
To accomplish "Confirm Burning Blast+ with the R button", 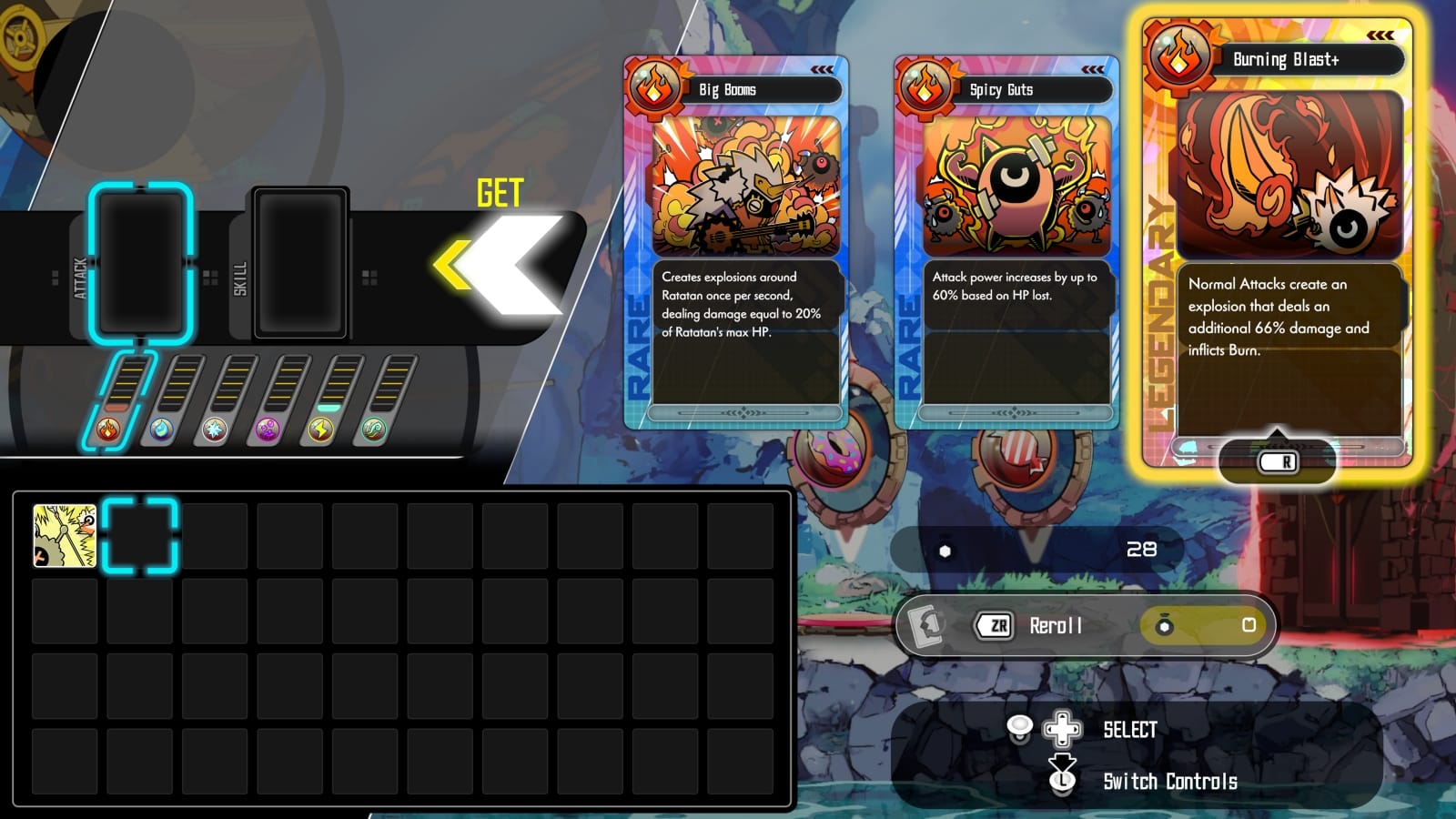I will (x=1278, y=461).
